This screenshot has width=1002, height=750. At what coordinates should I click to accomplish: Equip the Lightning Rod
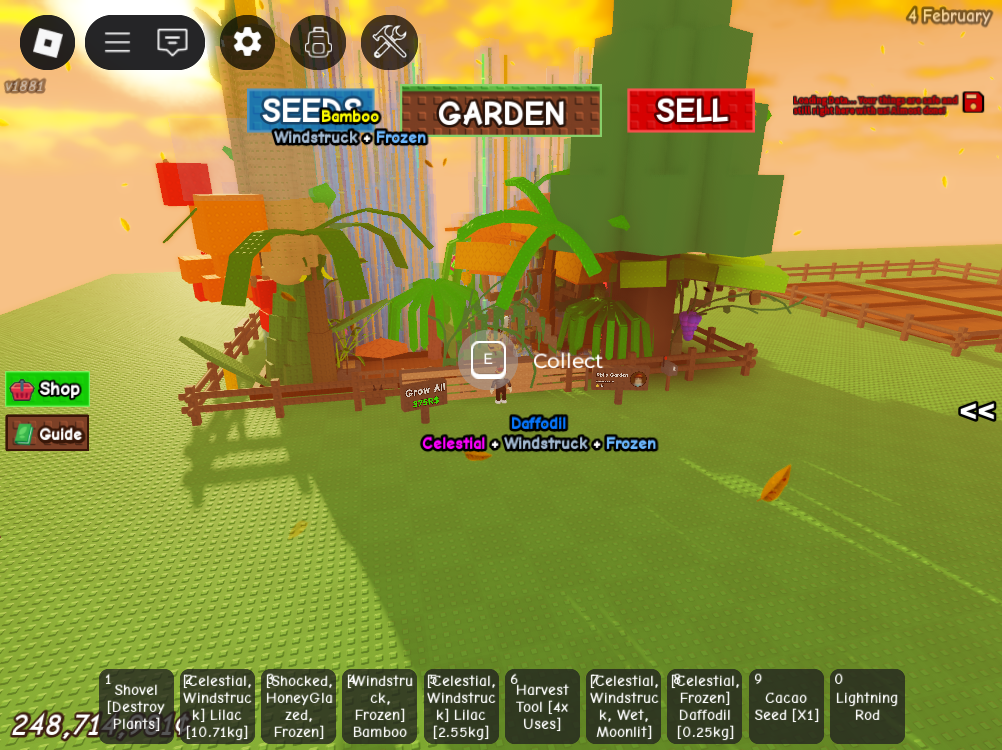tap(867, 706)
